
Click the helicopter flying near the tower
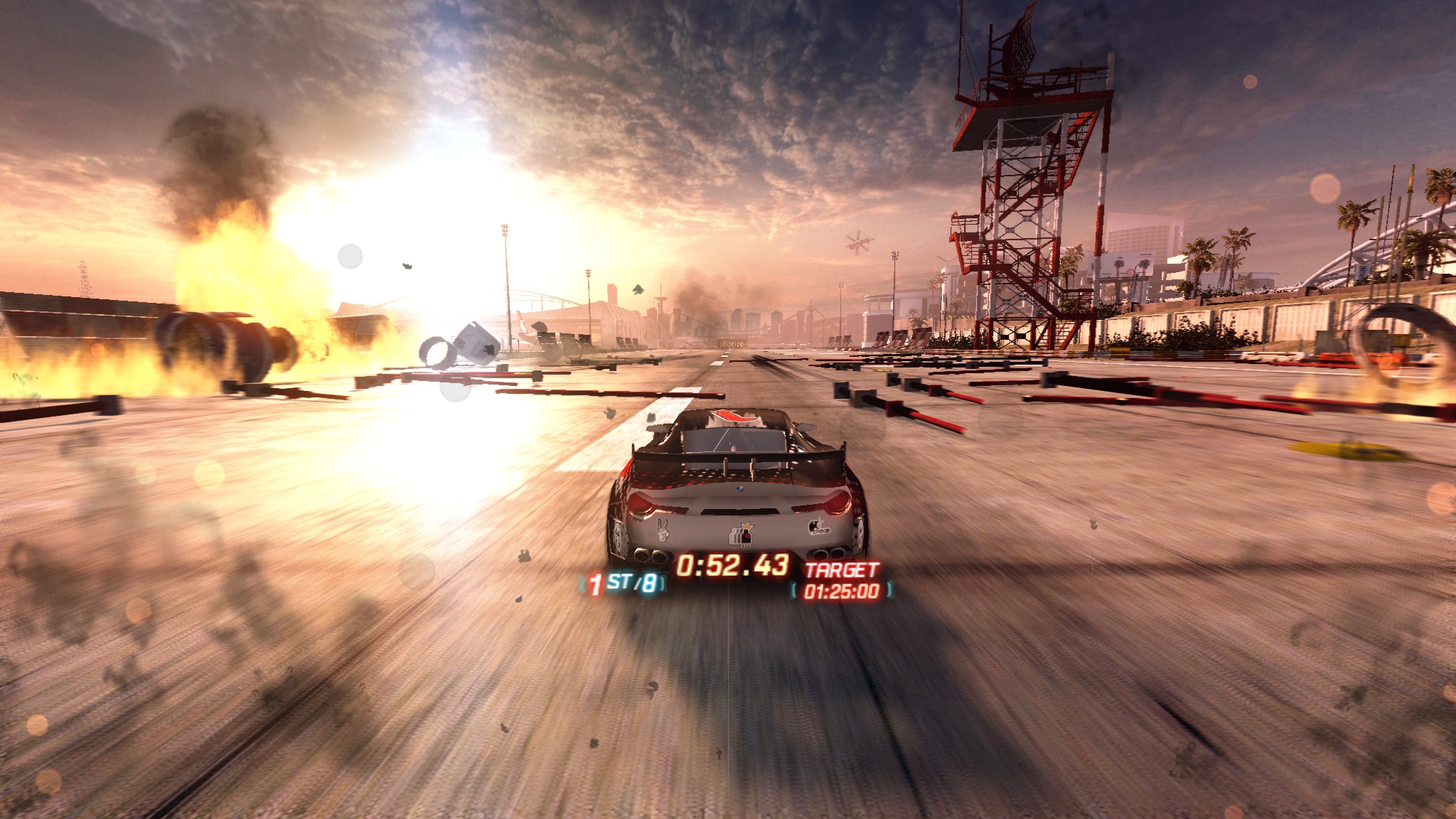[858, 242]
